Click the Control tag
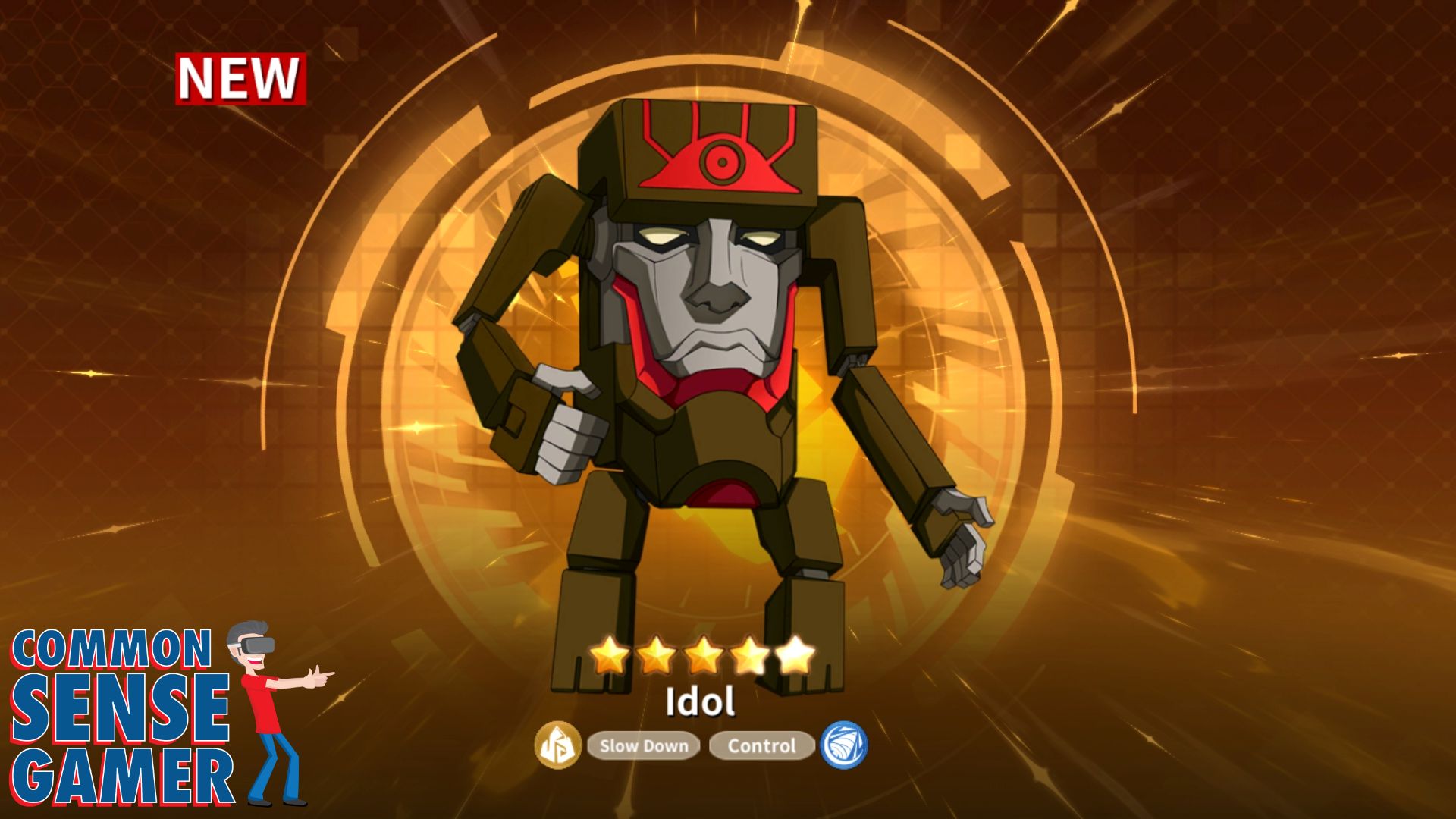1456x819 pixels. 761,746
